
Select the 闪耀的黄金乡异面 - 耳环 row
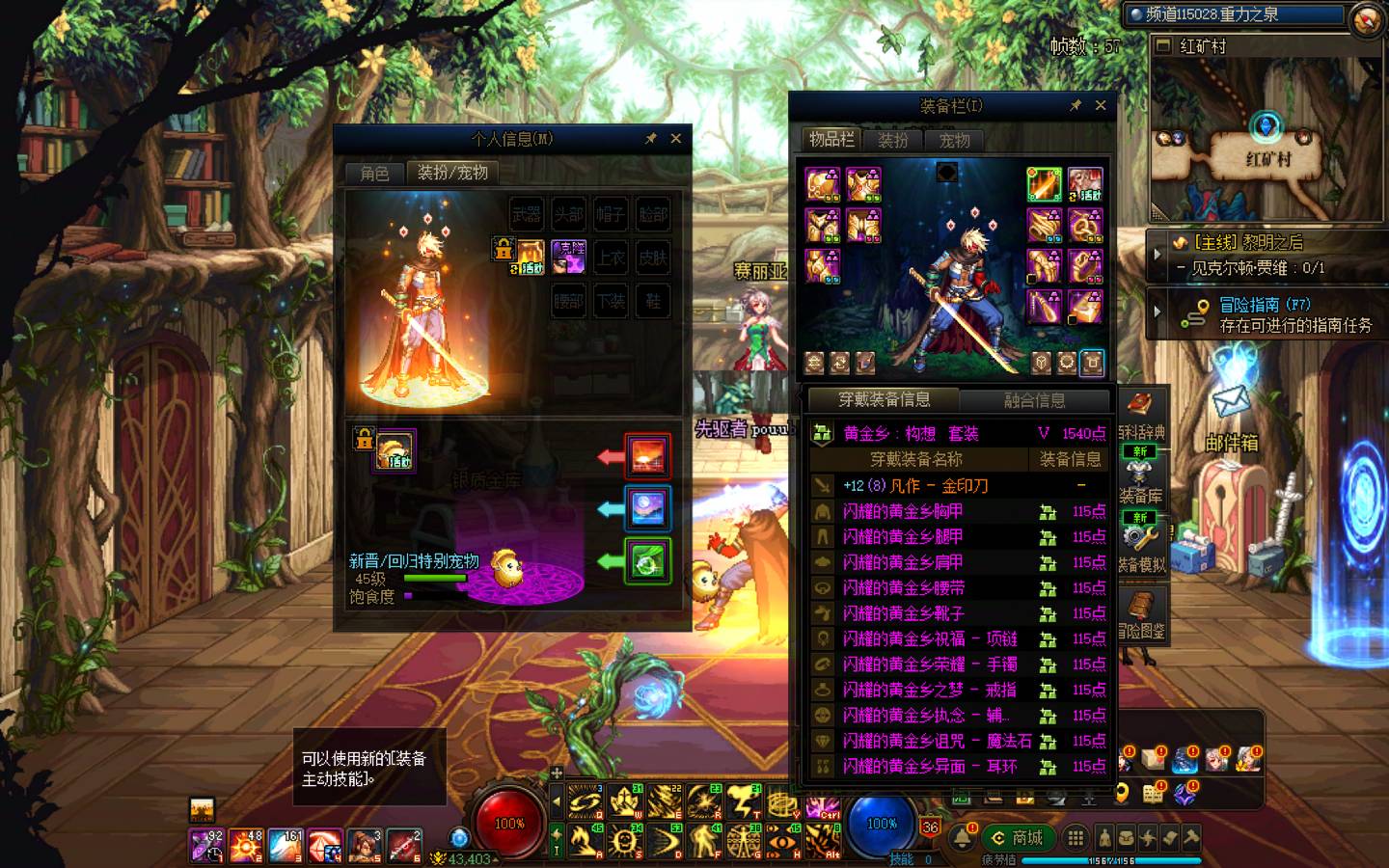point(955,767)
